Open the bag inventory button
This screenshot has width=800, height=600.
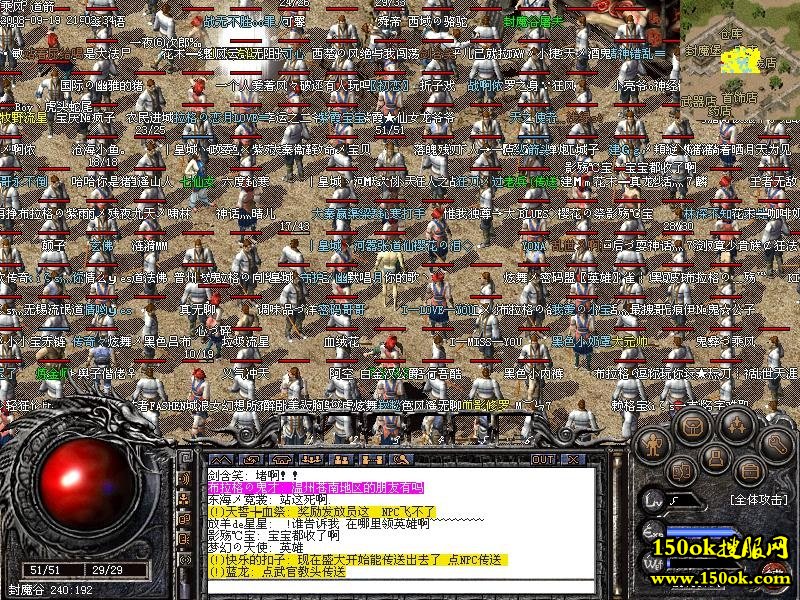click(691, 425)
